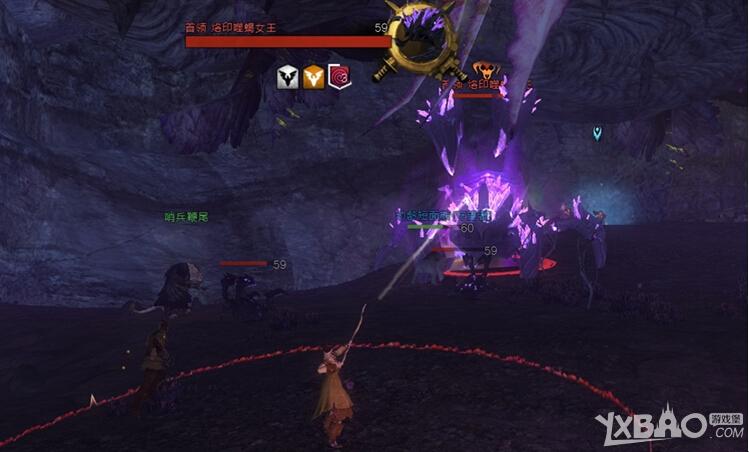
Task: Inspect the red swirl debuff icon
Action: (340, 77)
